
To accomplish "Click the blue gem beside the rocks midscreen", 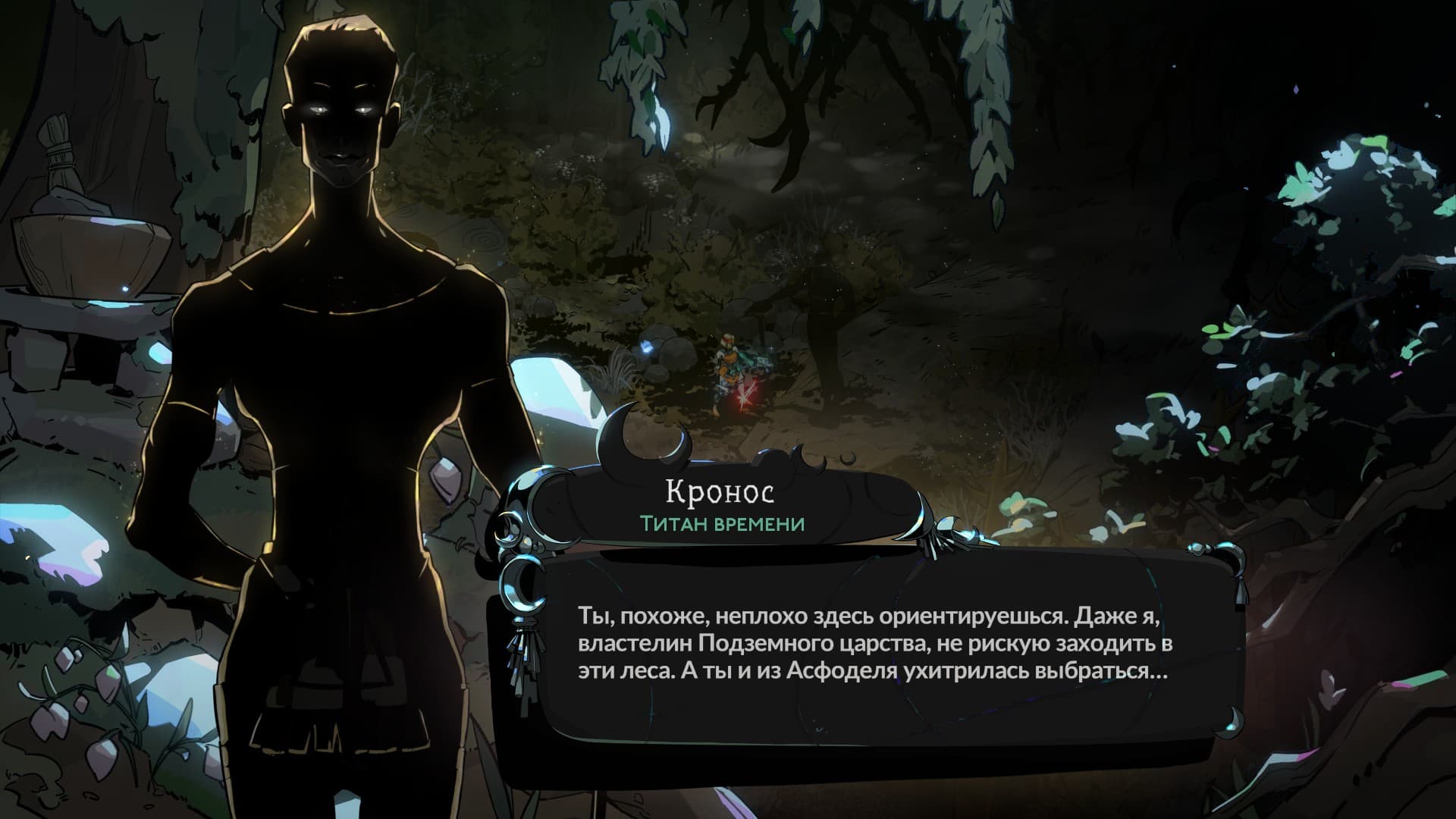I will (x=648, y=347).
